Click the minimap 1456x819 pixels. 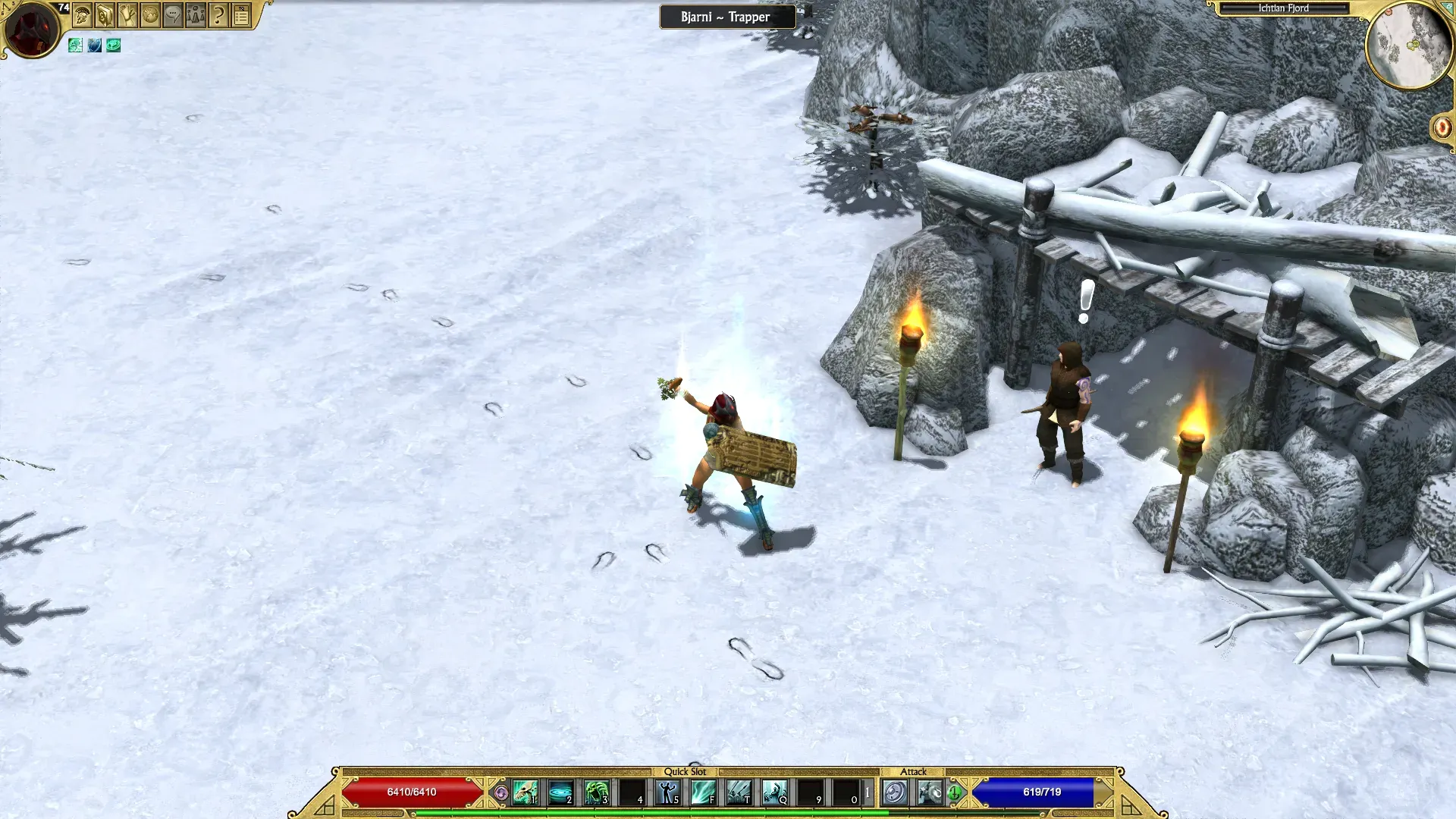[1409, 45]
